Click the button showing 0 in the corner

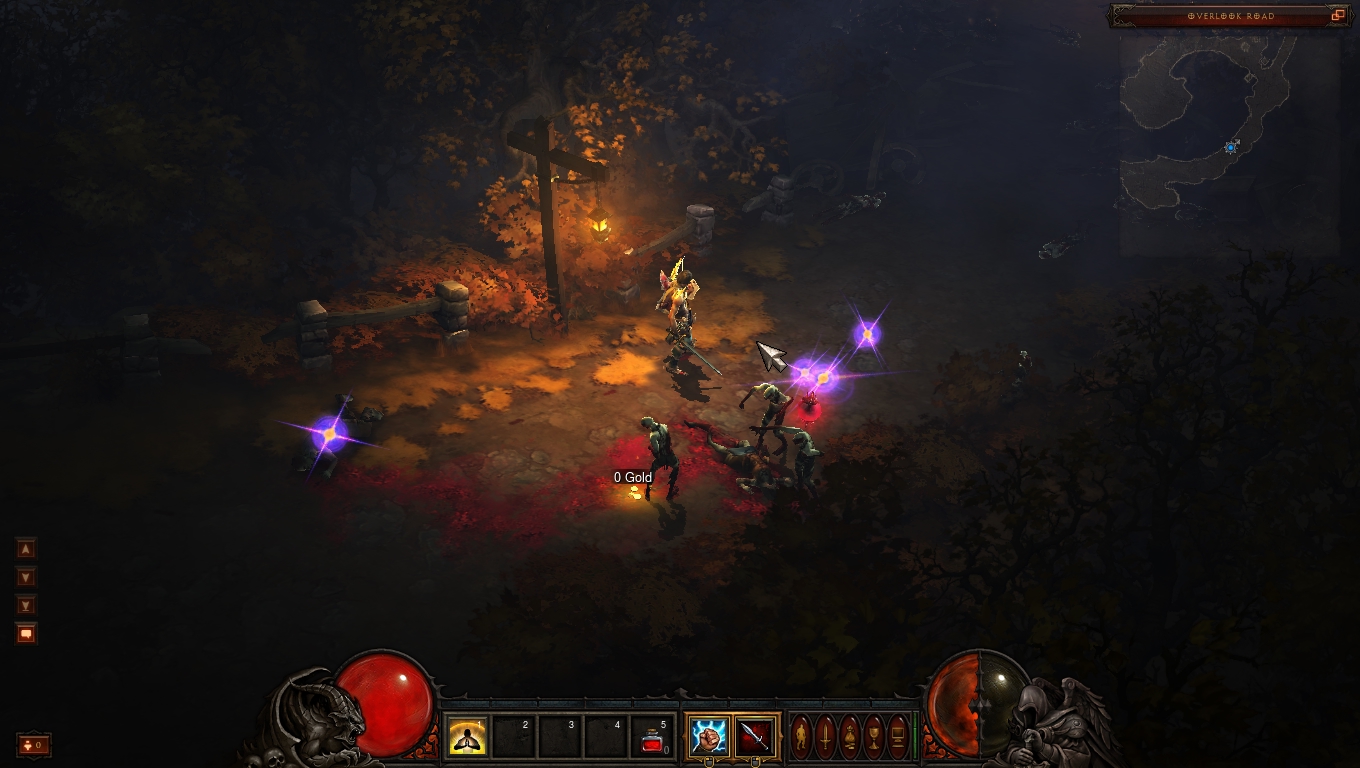(x=33, y=745)
